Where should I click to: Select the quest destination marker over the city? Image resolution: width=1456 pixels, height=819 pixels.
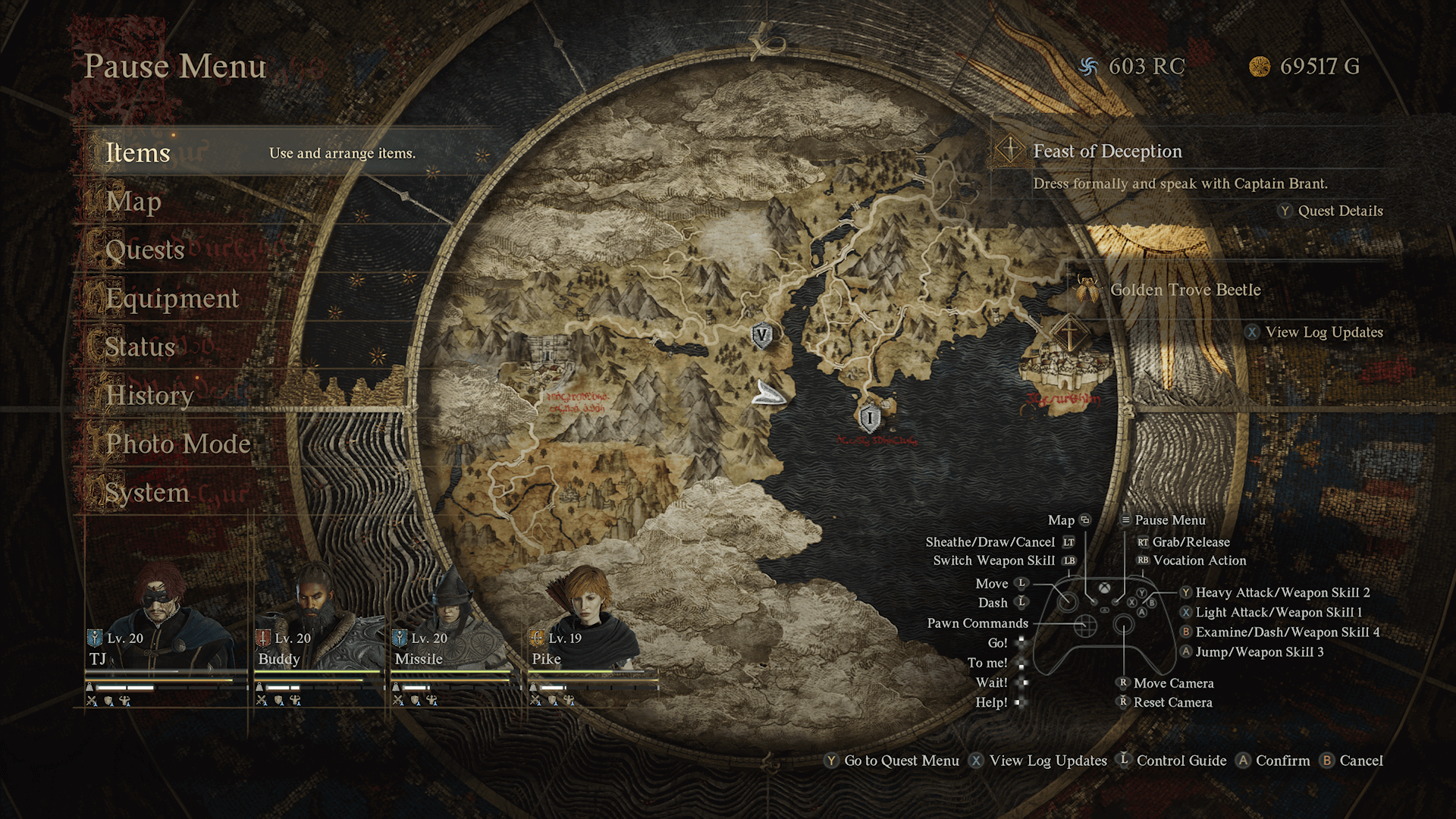pos(1069,334)
